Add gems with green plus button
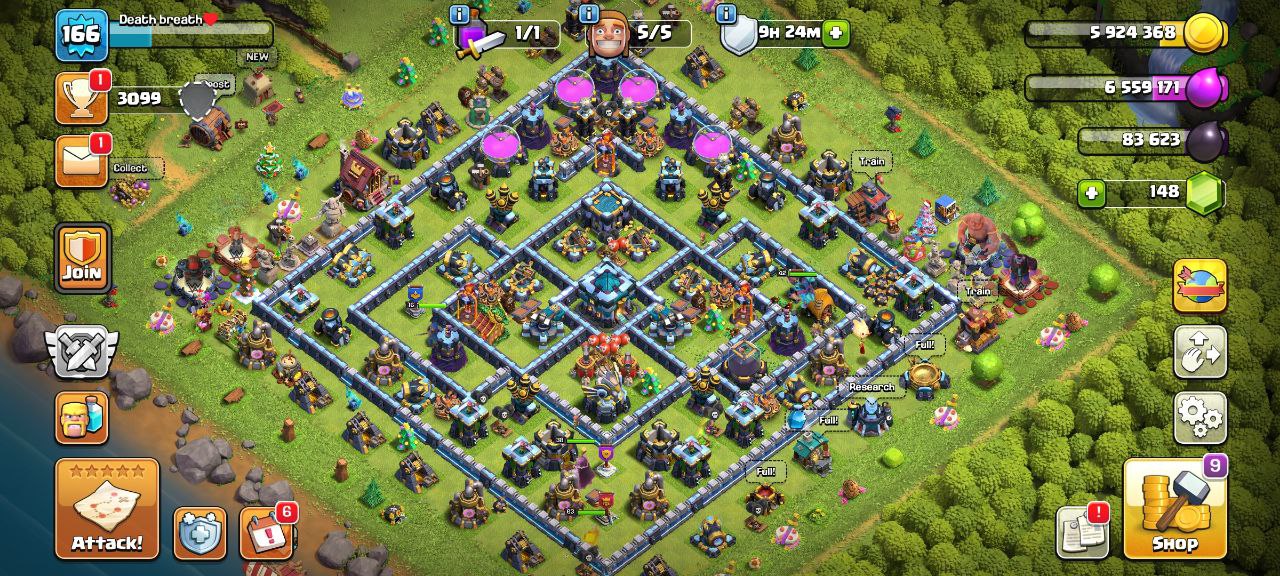Image resolution: width=1280 pixels, height=576 pixels. [1091, 192]
